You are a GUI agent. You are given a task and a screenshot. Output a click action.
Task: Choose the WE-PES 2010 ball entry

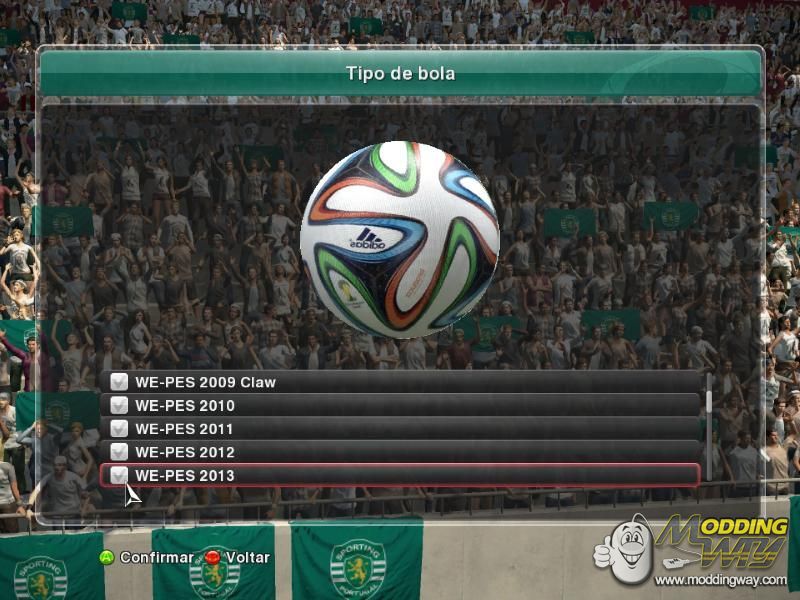tap(400, 405)
